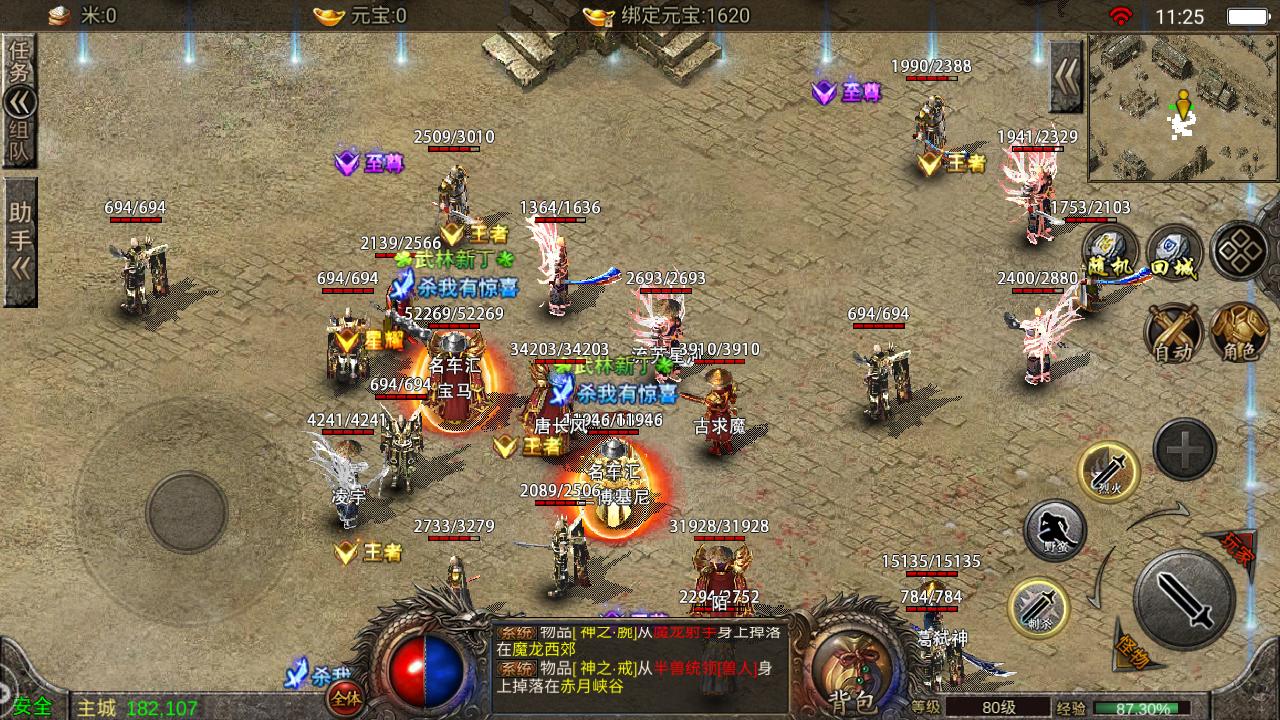Activate the 烈火 fire sword skill
The height and width of the screenshot is (720, 1280).
(1108, 471)
